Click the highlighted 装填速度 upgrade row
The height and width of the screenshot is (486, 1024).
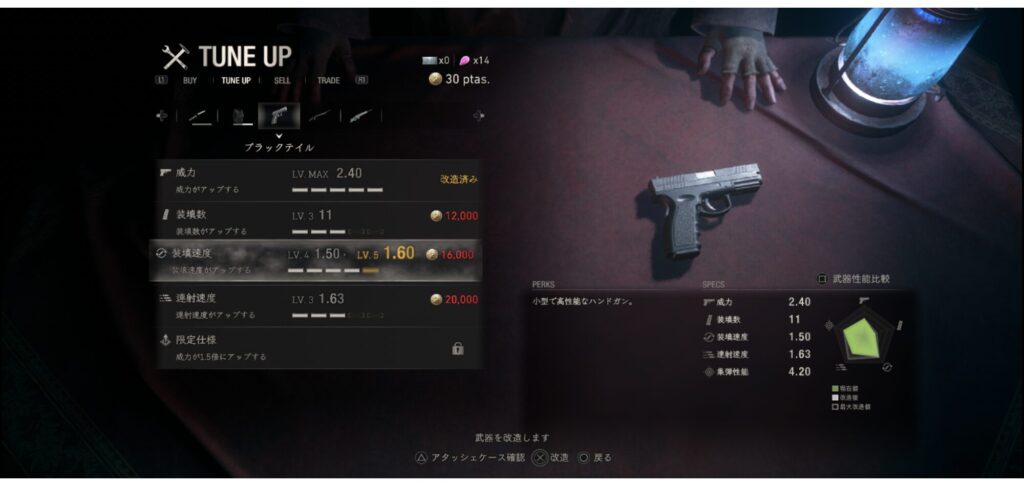pyautogui.click(x=320, y=260)
